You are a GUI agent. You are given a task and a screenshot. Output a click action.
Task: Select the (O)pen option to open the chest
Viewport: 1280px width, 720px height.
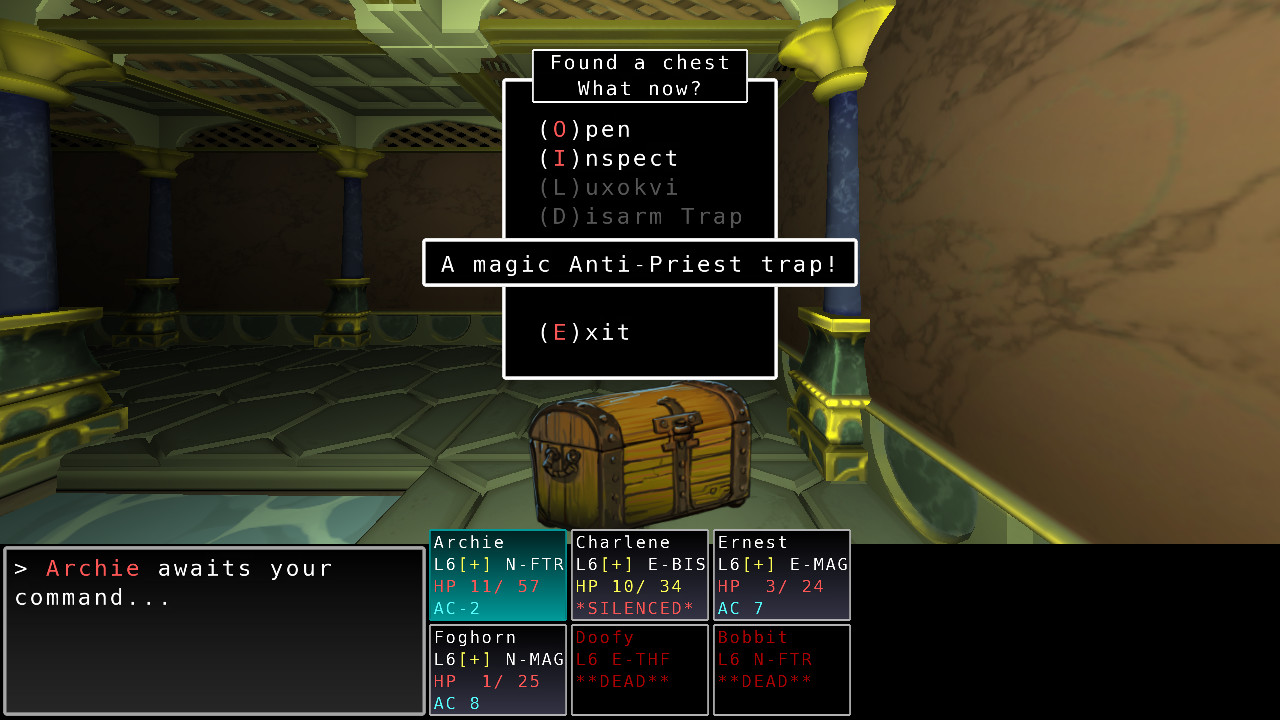(585, 128)
